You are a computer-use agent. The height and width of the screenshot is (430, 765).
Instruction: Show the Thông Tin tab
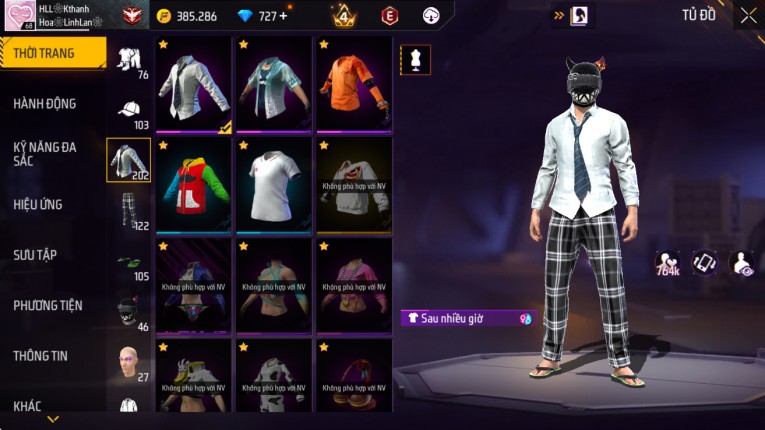point(41,355)
